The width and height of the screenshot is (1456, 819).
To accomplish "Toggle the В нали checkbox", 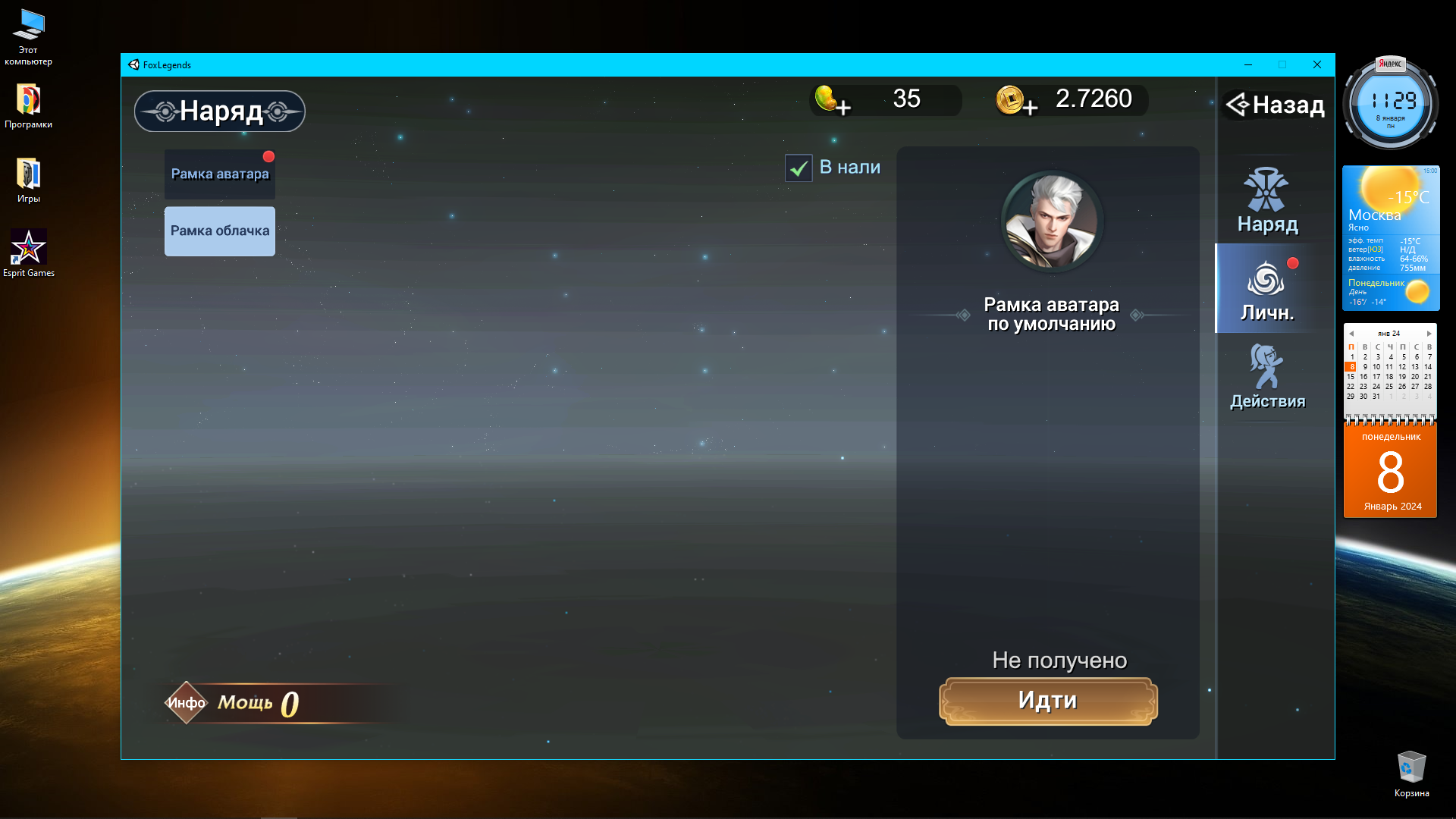I will 799,168.
